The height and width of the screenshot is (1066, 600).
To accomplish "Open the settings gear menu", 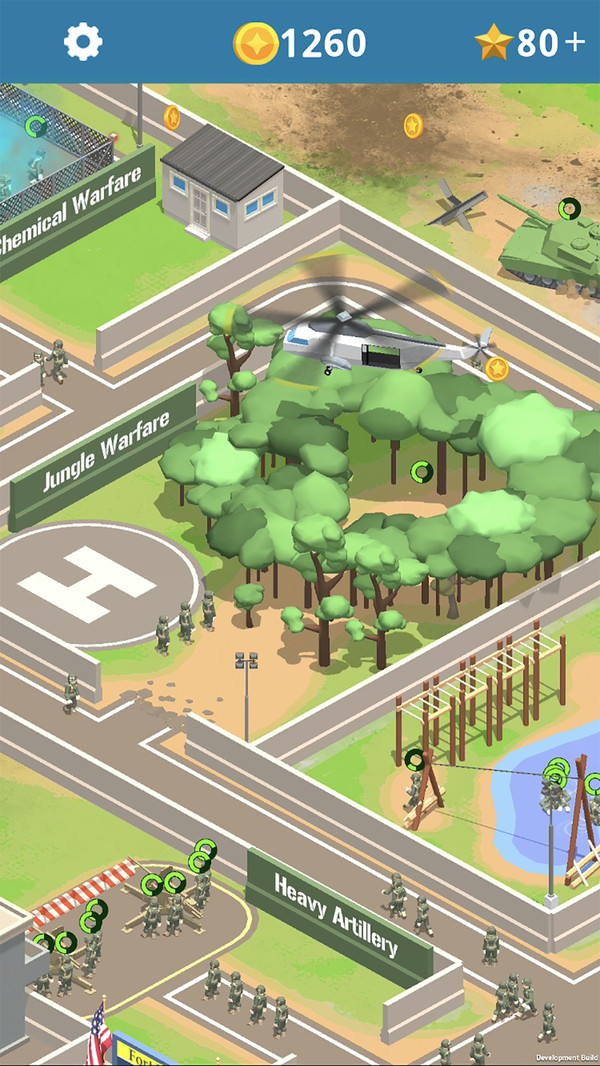I will [x=84, y=42].
